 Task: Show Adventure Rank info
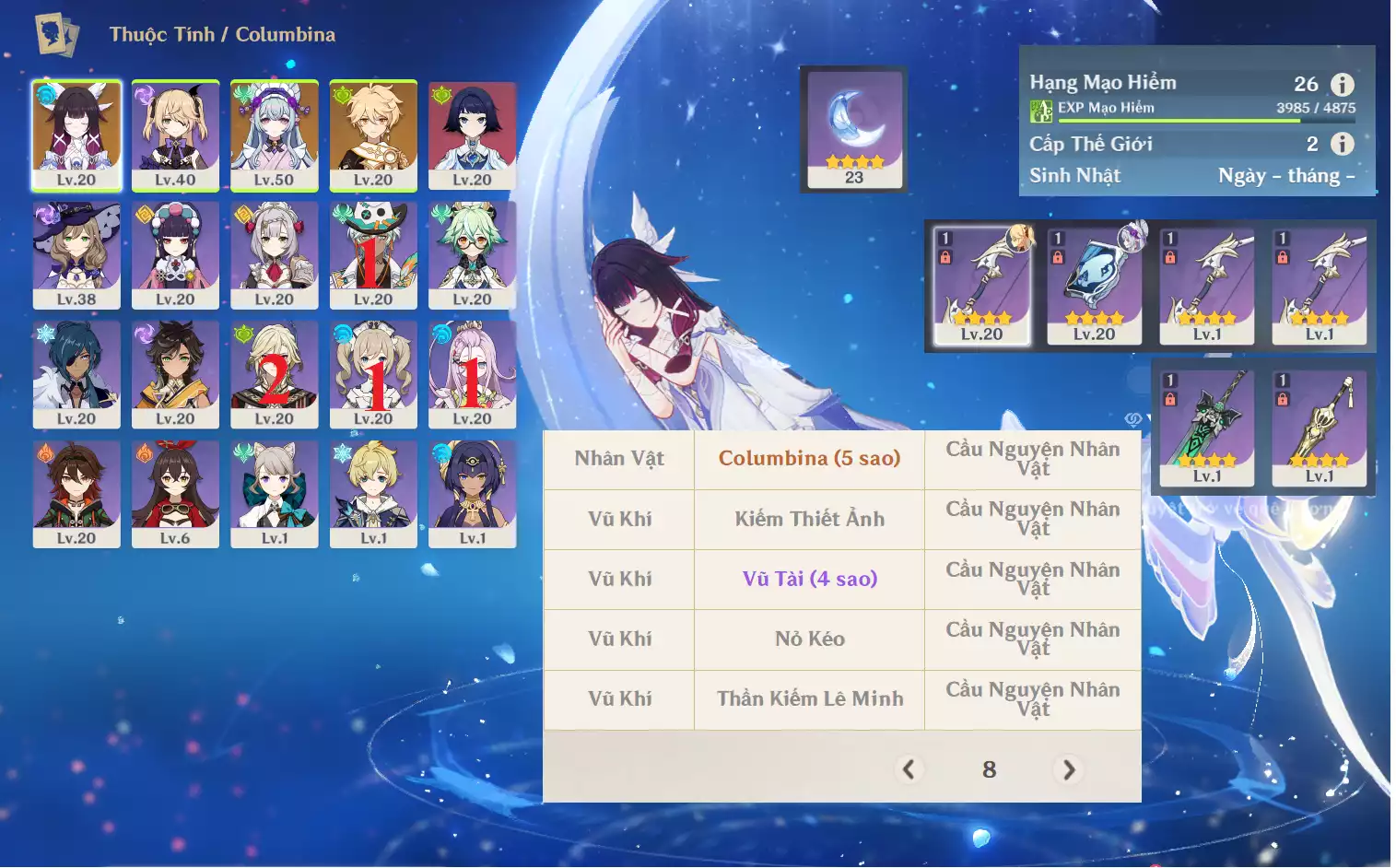1343,85
